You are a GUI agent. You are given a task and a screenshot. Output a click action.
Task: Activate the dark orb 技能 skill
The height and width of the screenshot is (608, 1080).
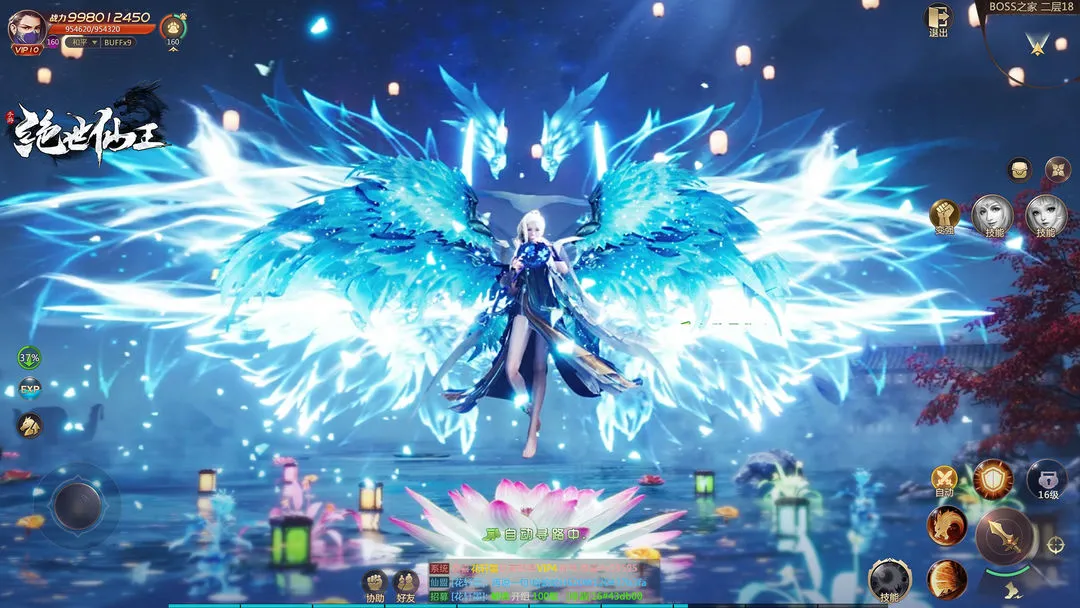coord(889,579)
